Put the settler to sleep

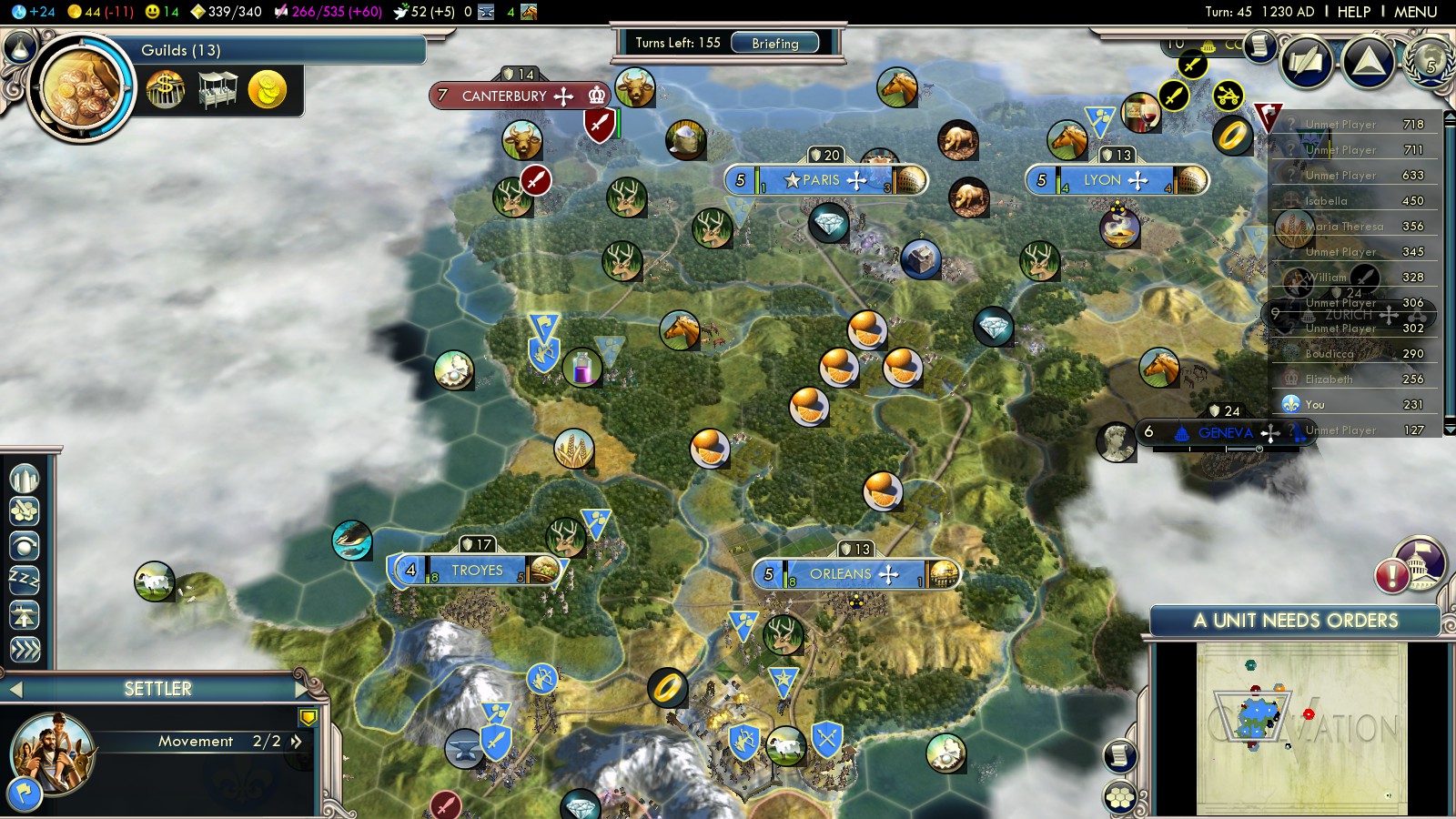(x=25, y=580)
